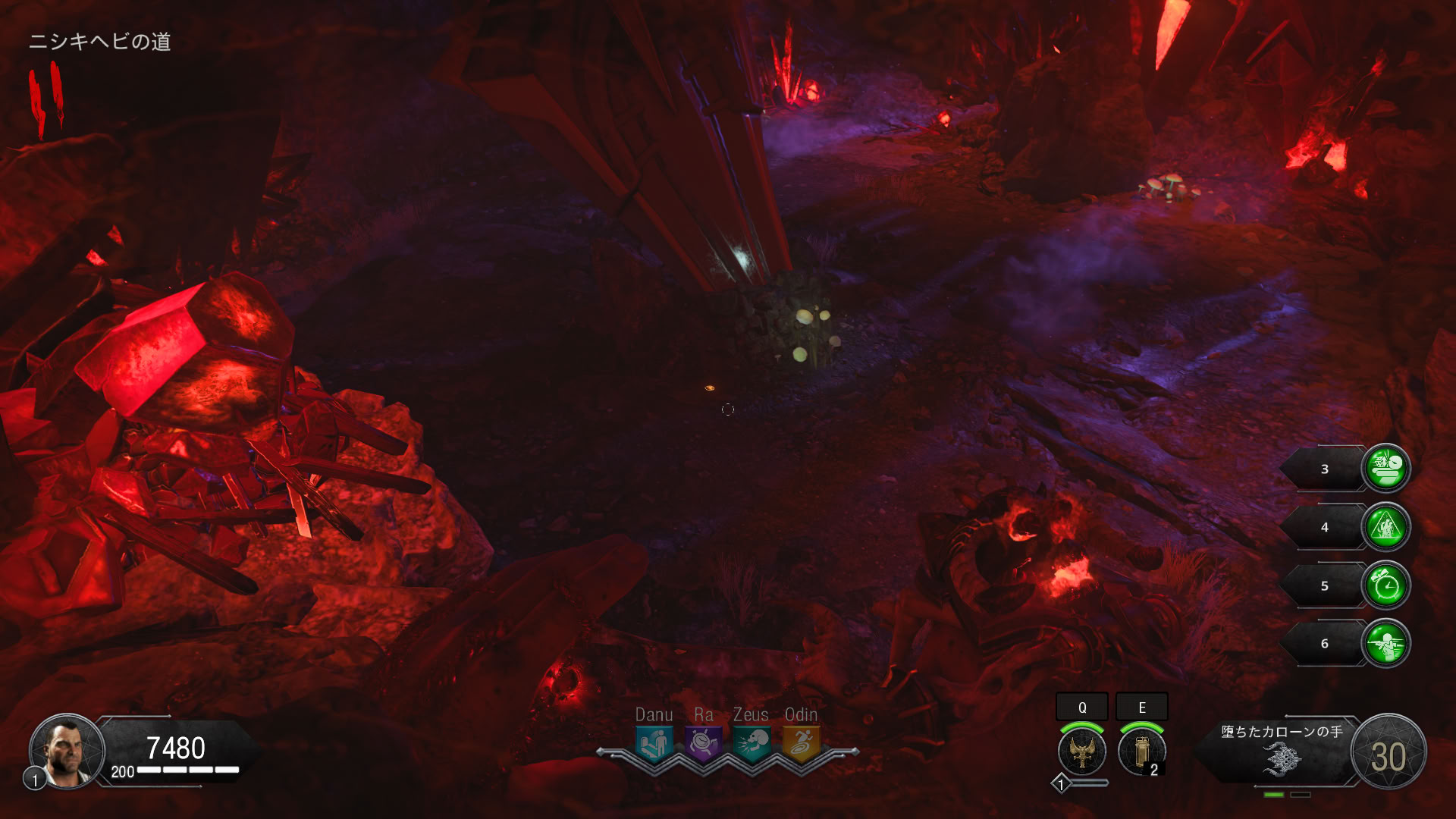This screenshot has height=819, width=1456.
Task: Select the purple Ra perk icon
Action: (703, 742)
